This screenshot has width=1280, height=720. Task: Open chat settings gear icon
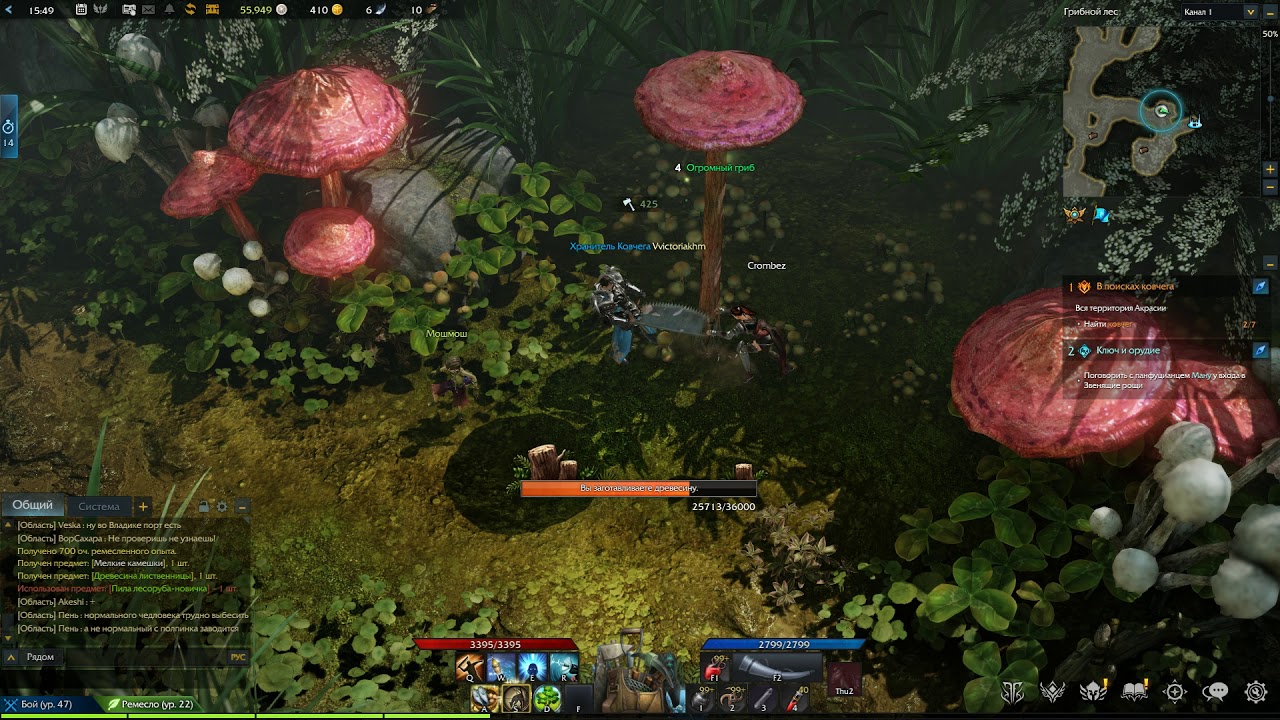pyautogui.click(x=223, y=507)
